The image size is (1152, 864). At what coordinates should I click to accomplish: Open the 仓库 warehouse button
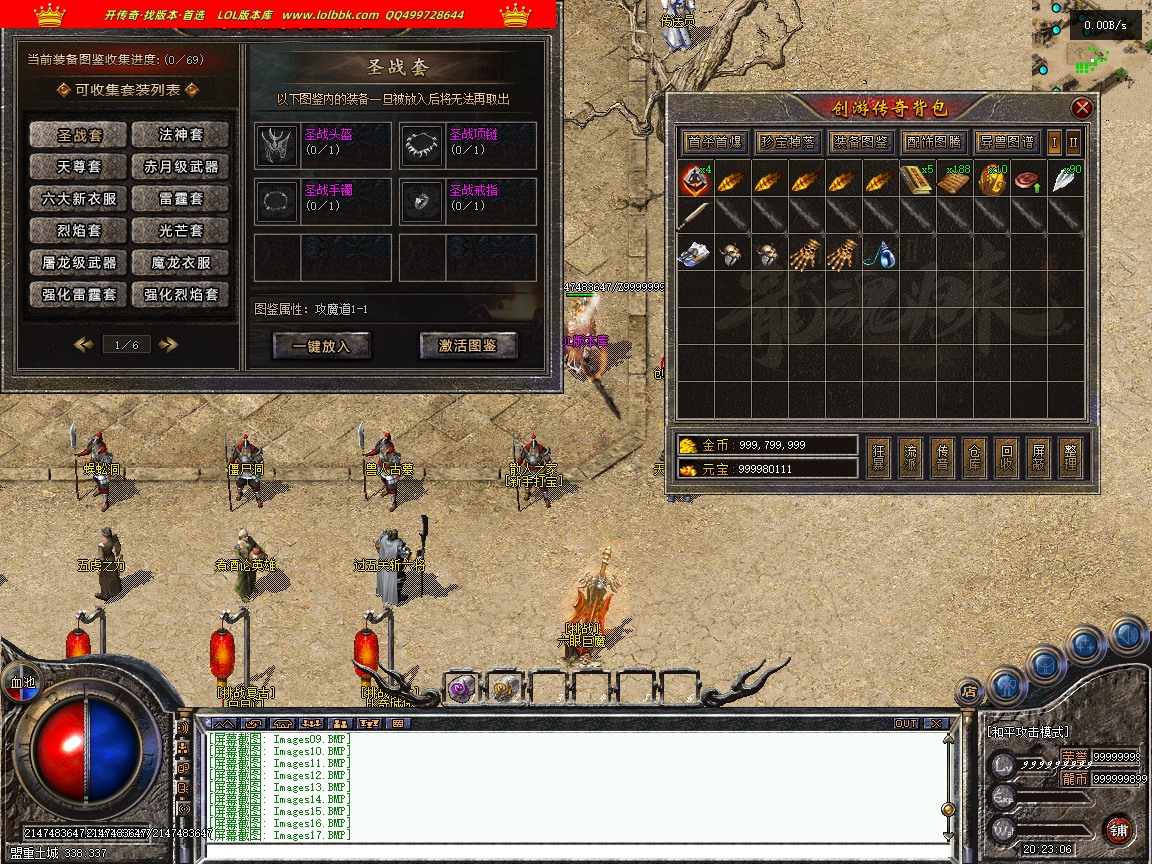point(974,457)
